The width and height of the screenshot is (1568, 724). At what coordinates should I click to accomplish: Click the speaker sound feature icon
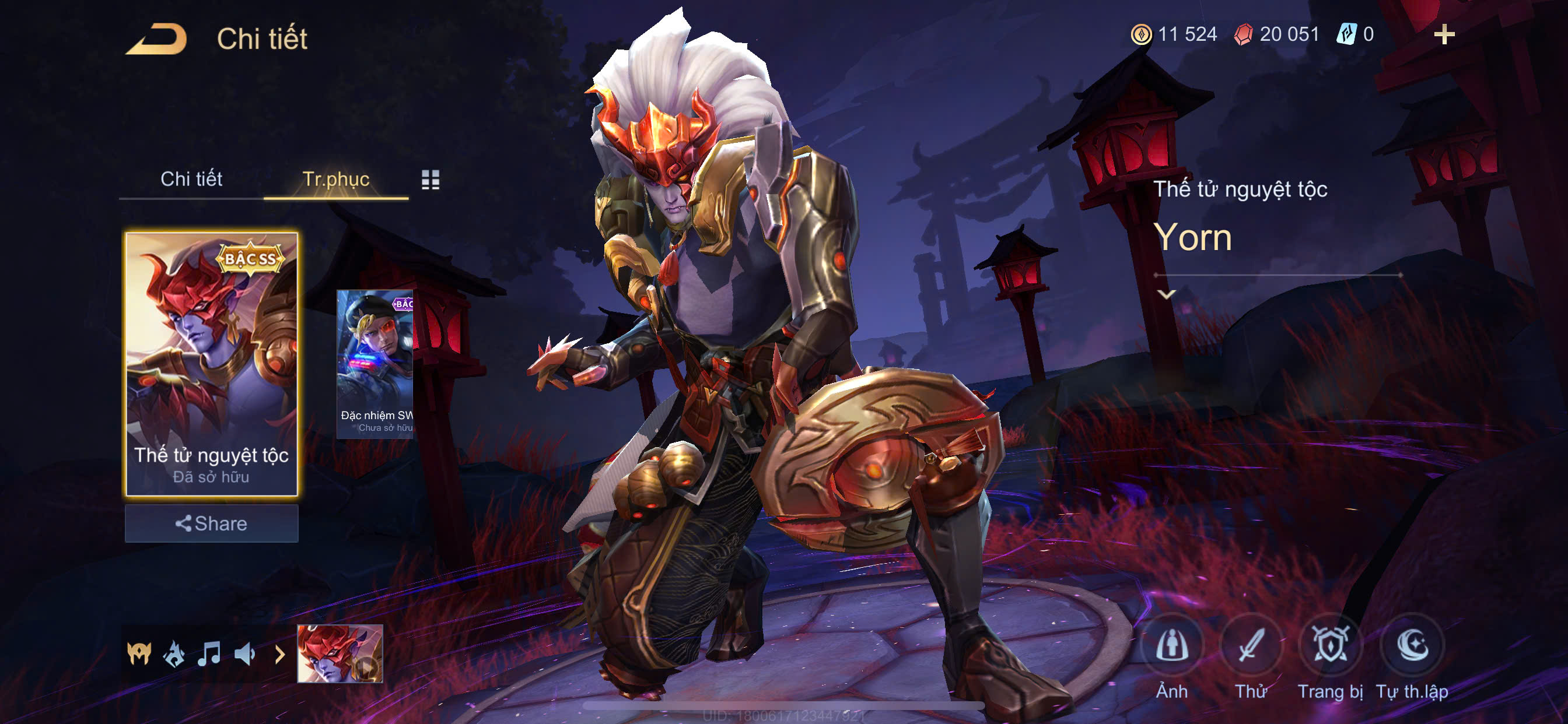tap(244, 654)
